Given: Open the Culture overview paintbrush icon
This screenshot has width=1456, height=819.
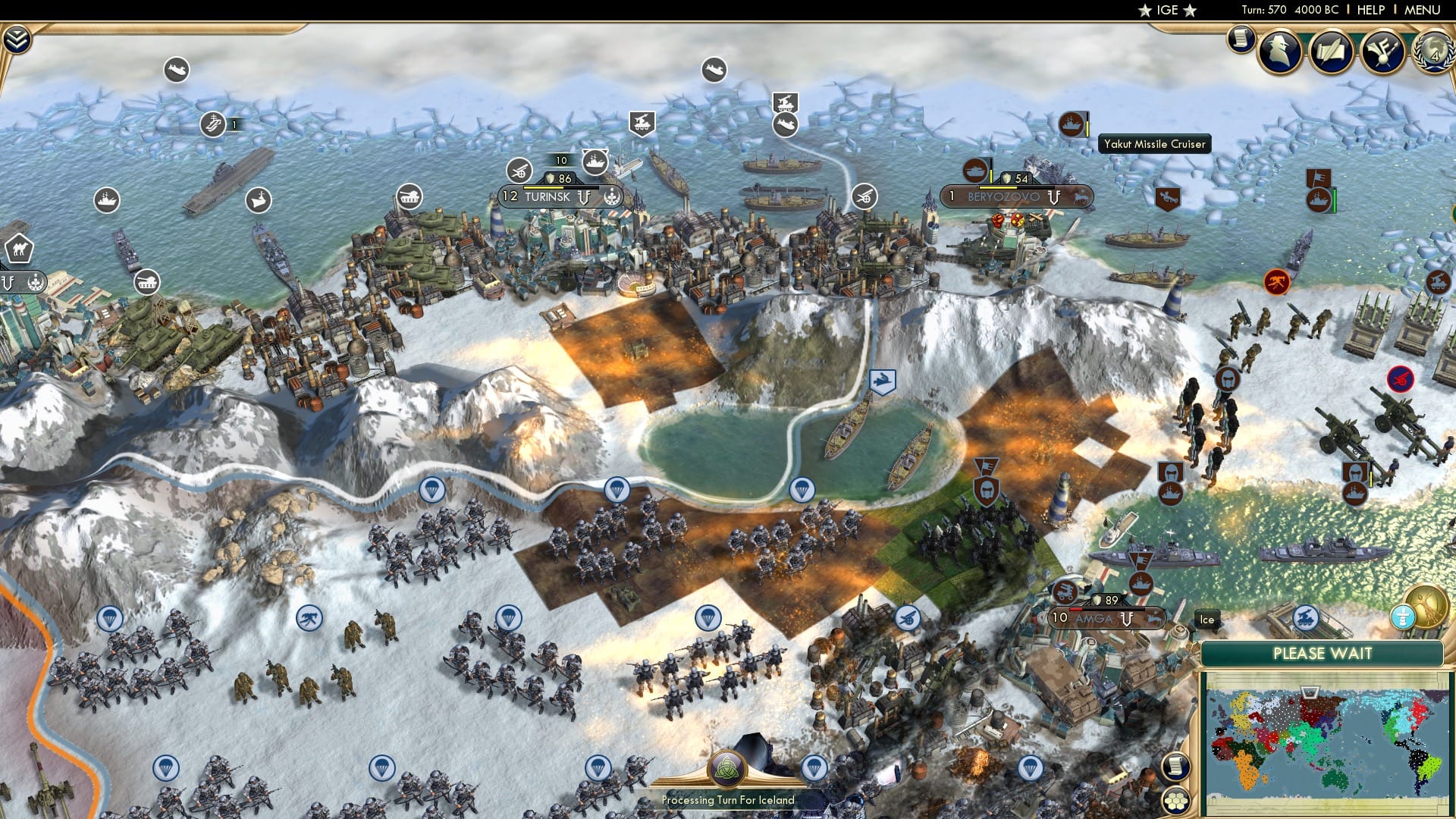Looking at the screenshot, I should [1382, 50].
